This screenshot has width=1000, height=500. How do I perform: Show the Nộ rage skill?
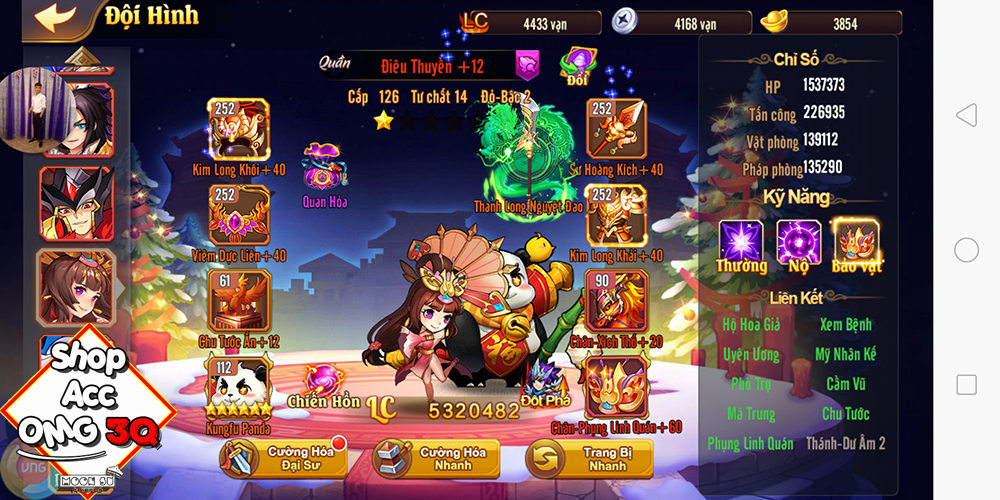[799, 241]
